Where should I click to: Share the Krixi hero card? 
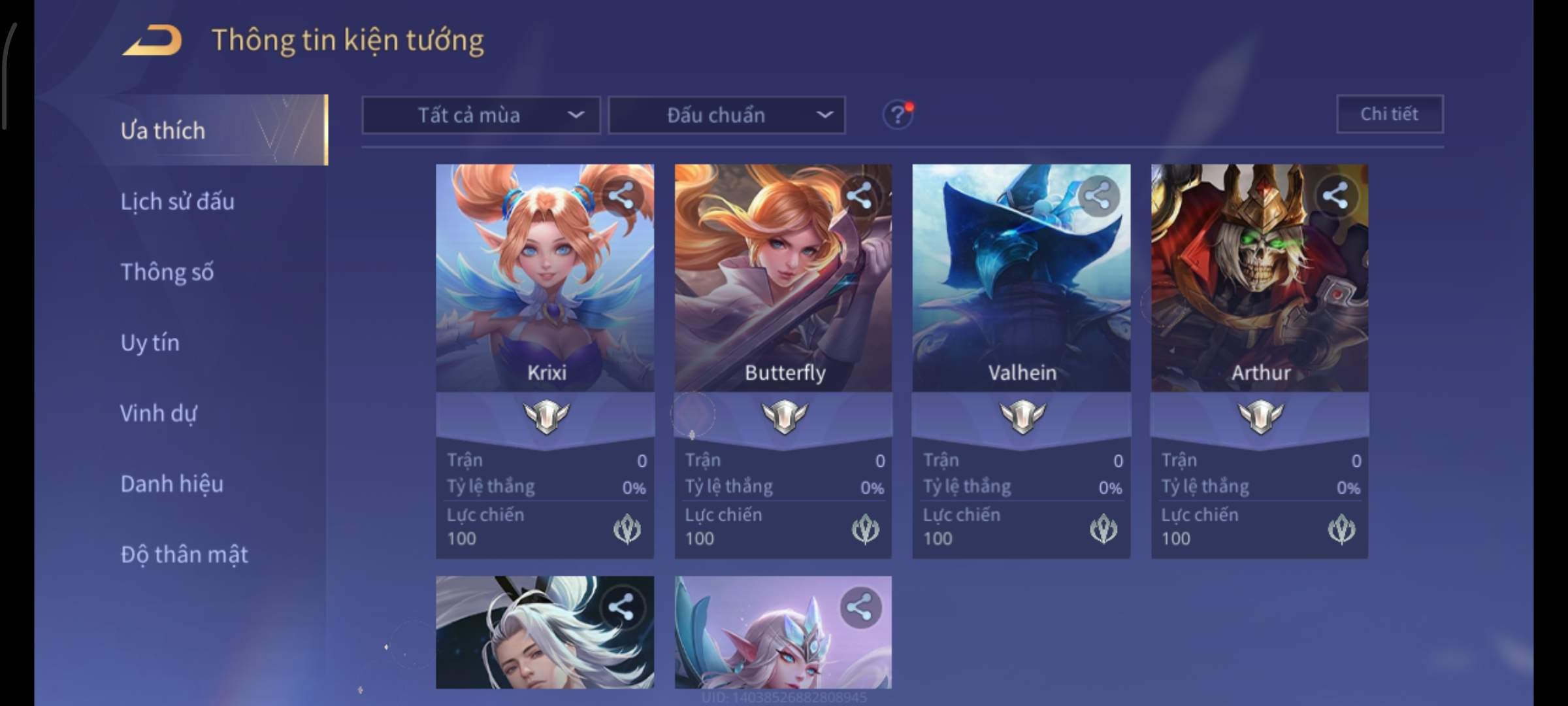coord(621,195)
